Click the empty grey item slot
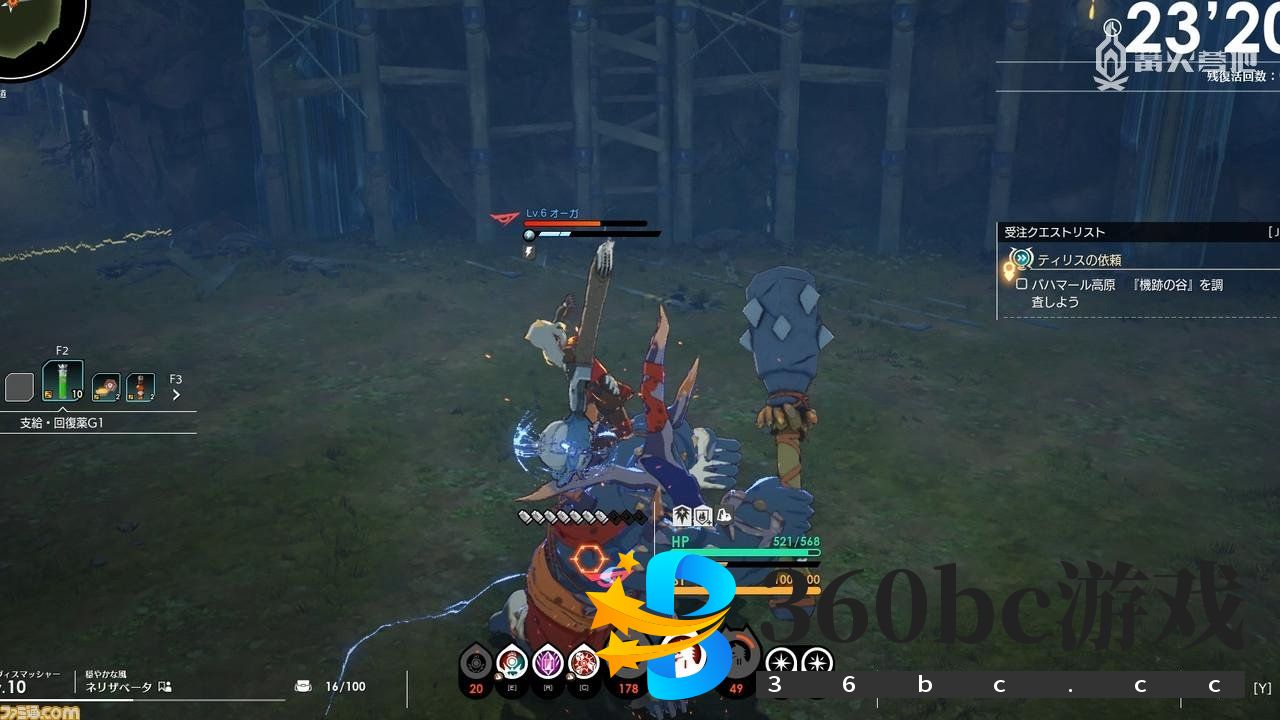 19,387
